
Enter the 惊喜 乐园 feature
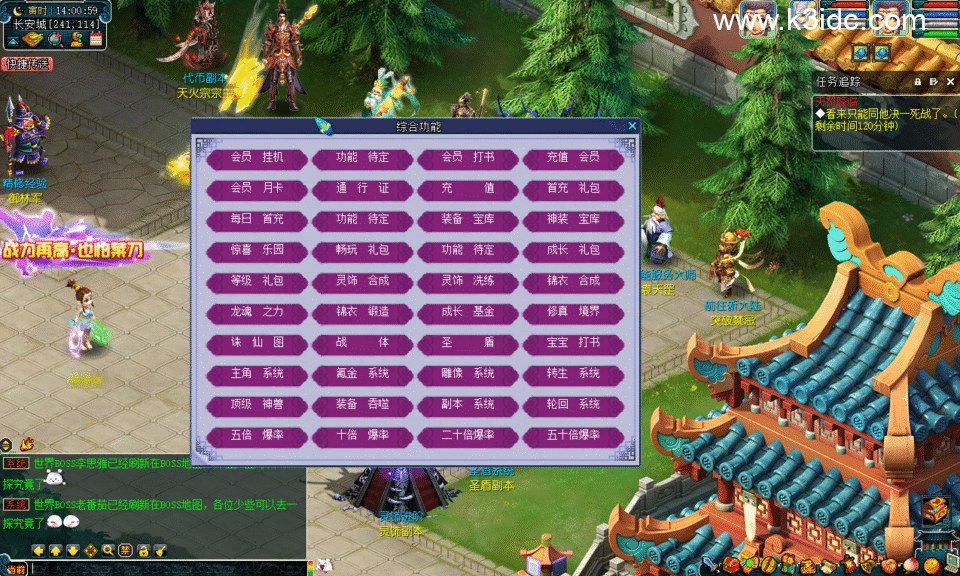tap(257, 250)
